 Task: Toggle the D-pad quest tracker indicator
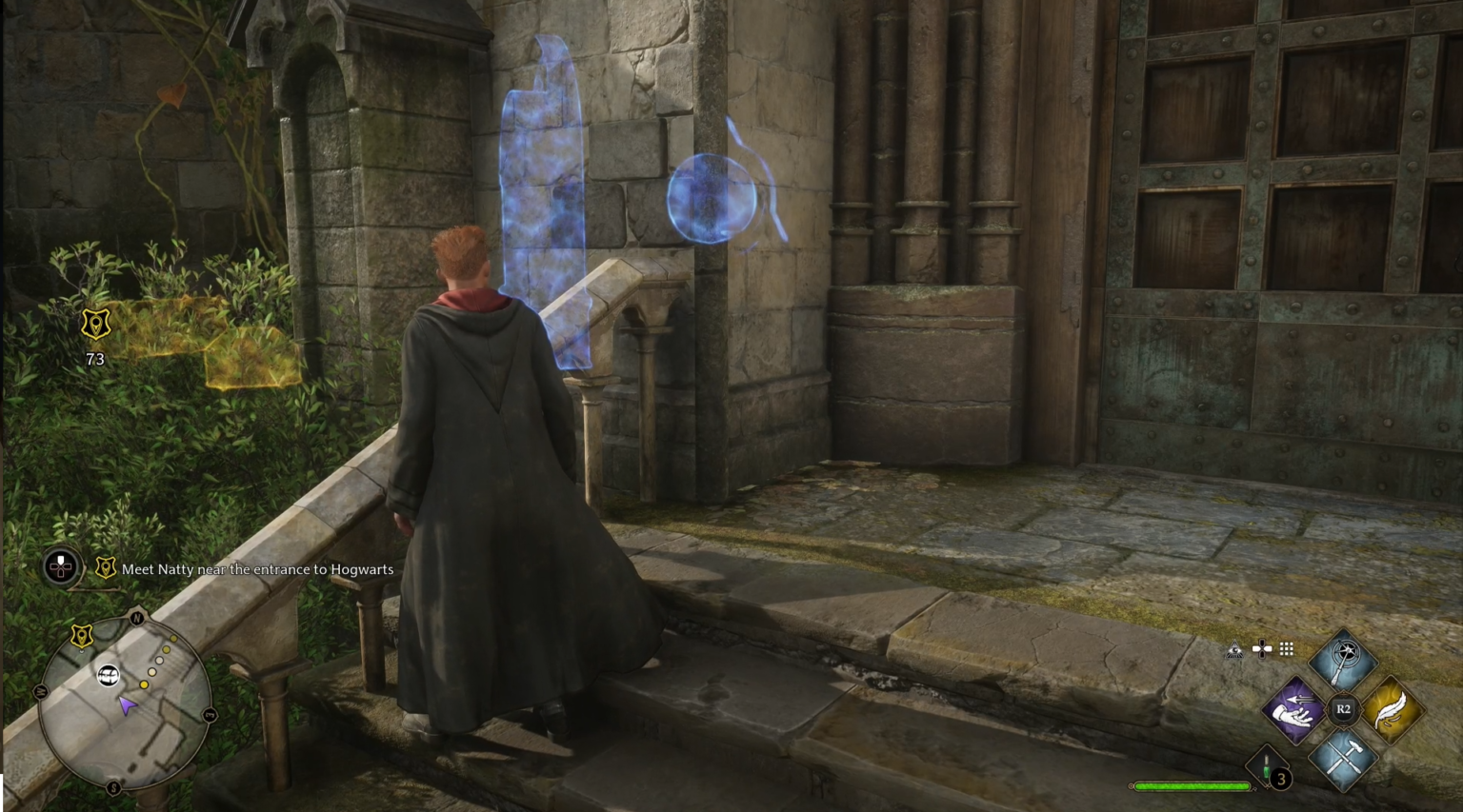click(x=60, y=568)
